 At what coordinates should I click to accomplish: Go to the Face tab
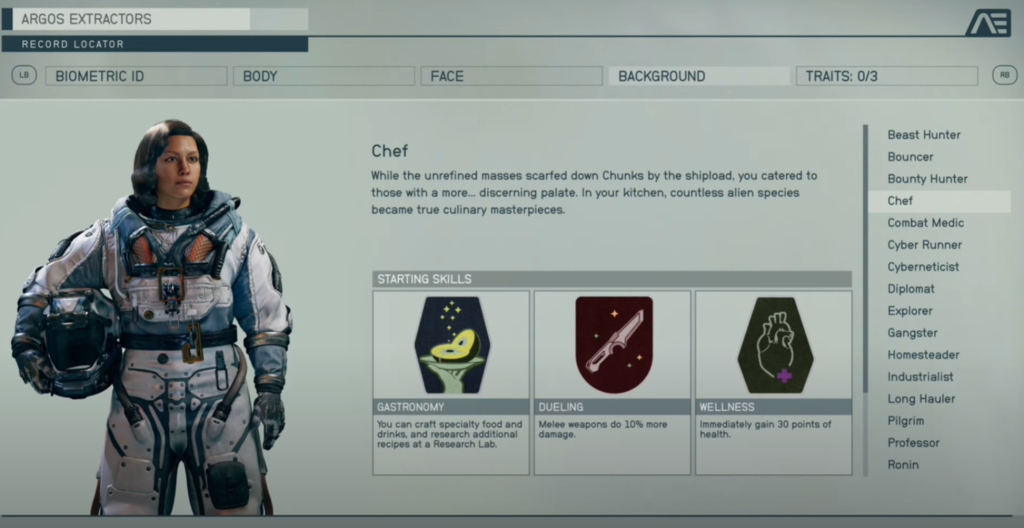pos(510,76)
